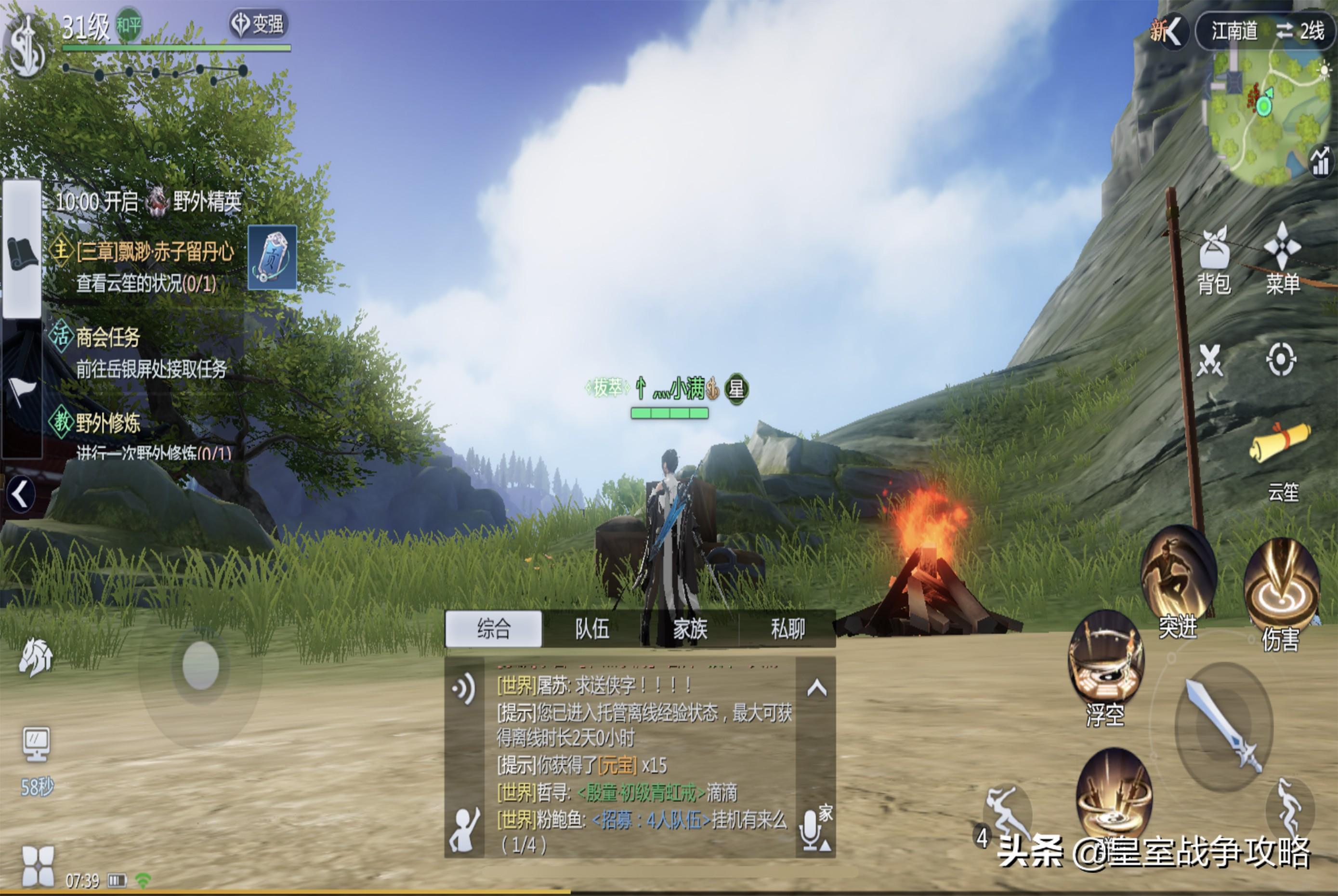Switch to the 队伍 chat tab
Viewport: 1338px width, 896px height.
coord(591,629)
